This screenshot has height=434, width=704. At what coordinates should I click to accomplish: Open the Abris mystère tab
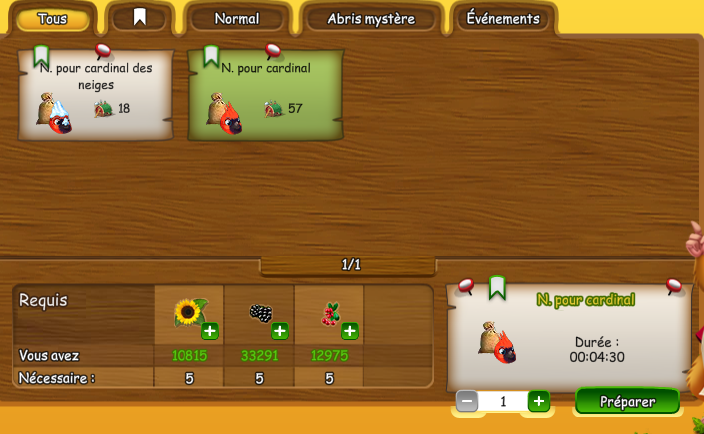click(x=371, y=19)
